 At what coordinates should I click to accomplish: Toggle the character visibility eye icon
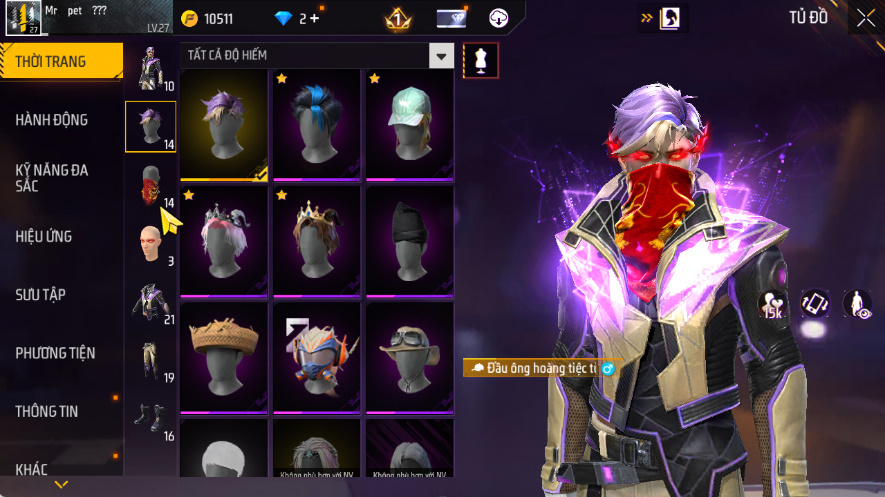pos(858,304)
